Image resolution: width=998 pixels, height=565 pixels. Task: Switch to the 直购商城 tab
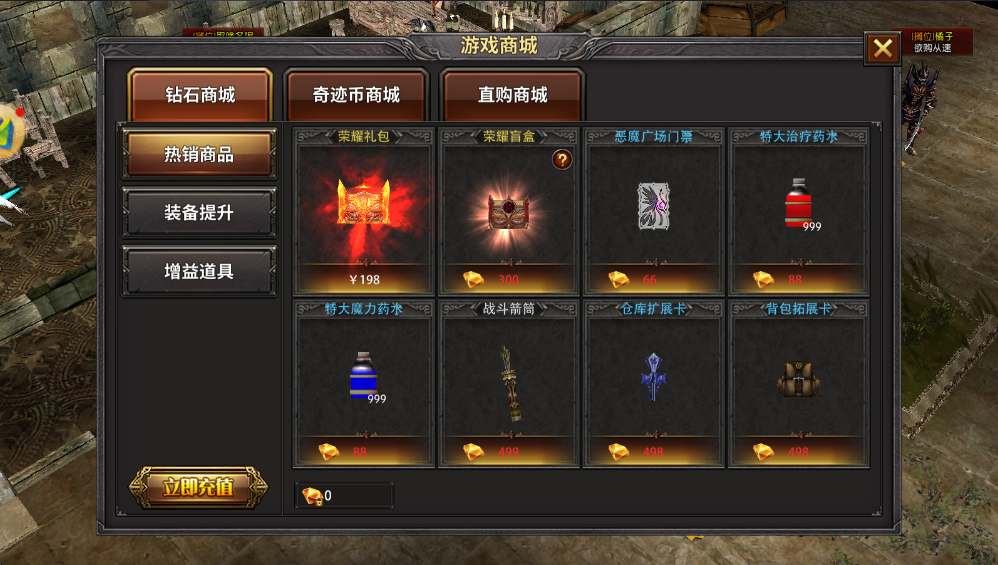(x=512, y=96)
